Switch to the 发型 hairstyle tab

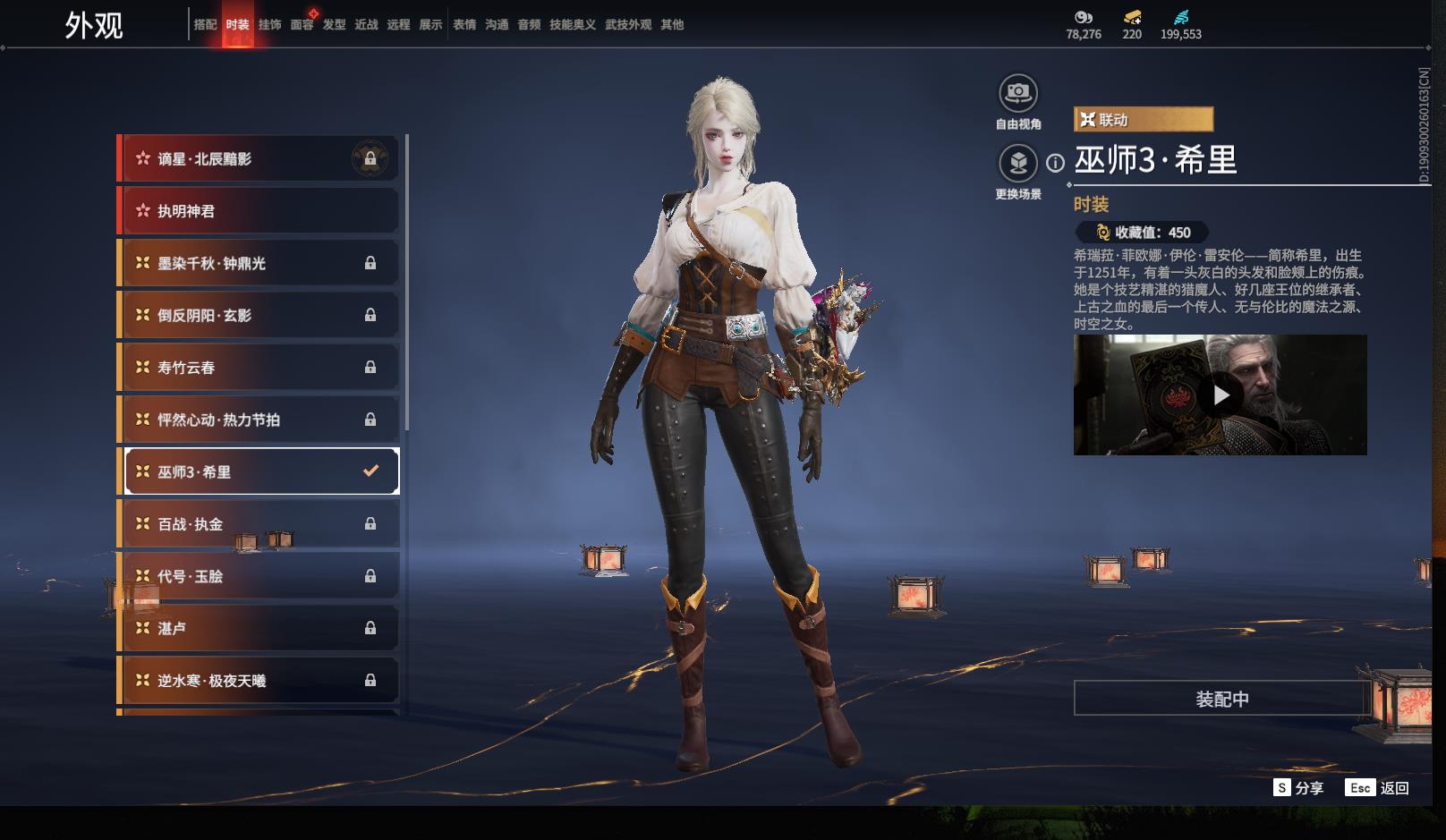334,25
